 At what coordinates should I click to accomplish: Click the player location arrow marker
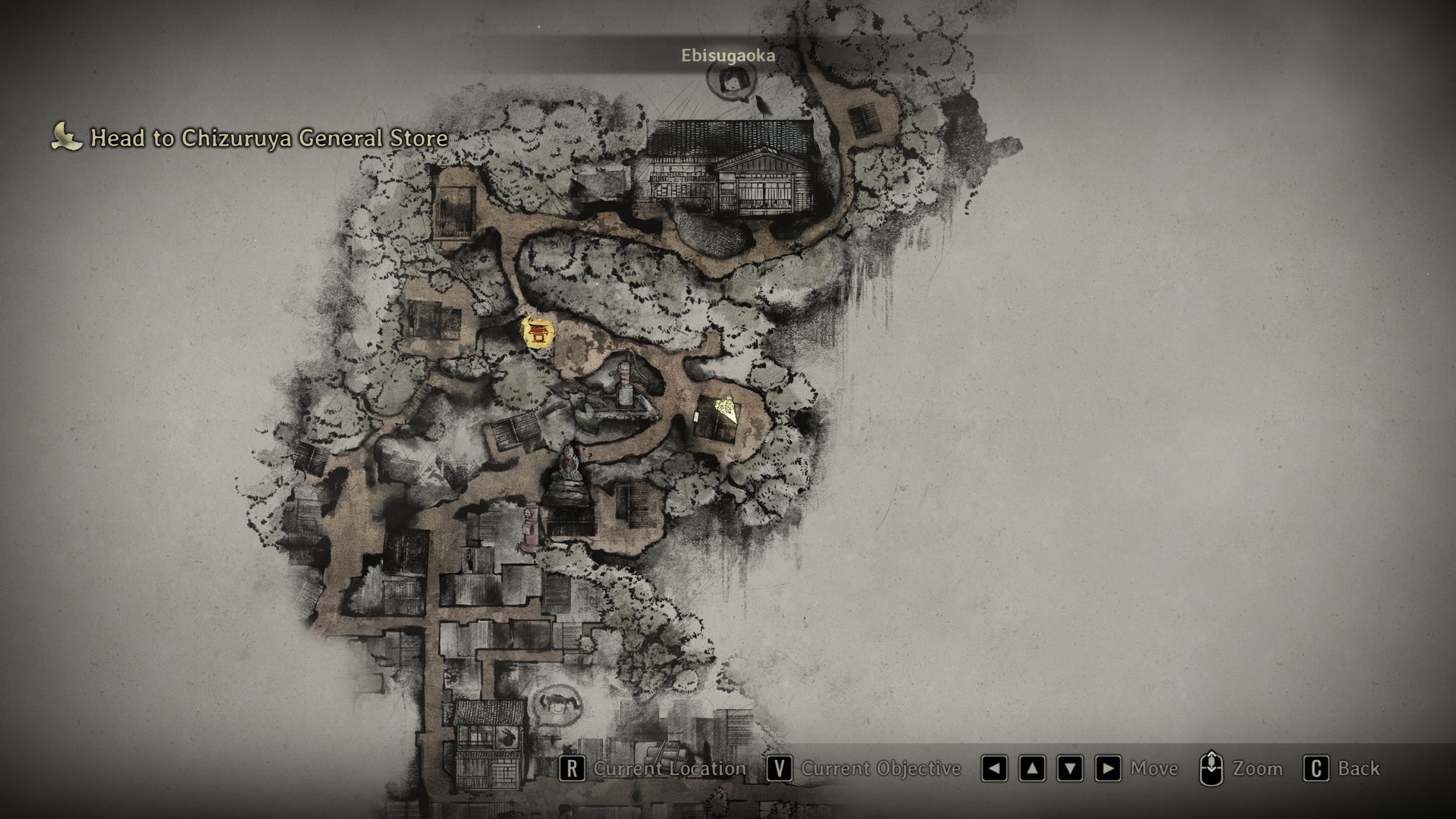[x=727, y=409]
